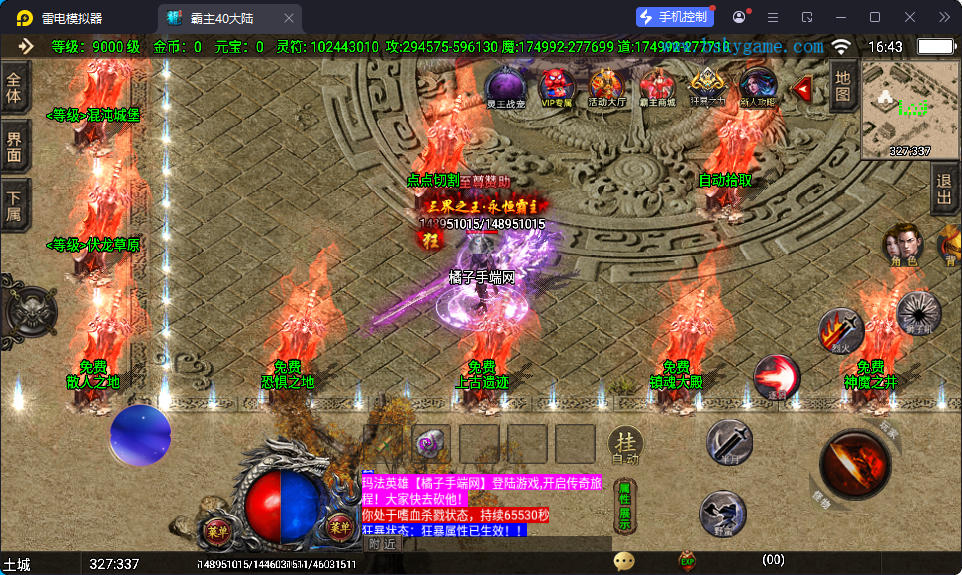The height and width of the screenshot is (575, 962).
Task: Open the 角色 character portrait
Action: click(902, 245)
